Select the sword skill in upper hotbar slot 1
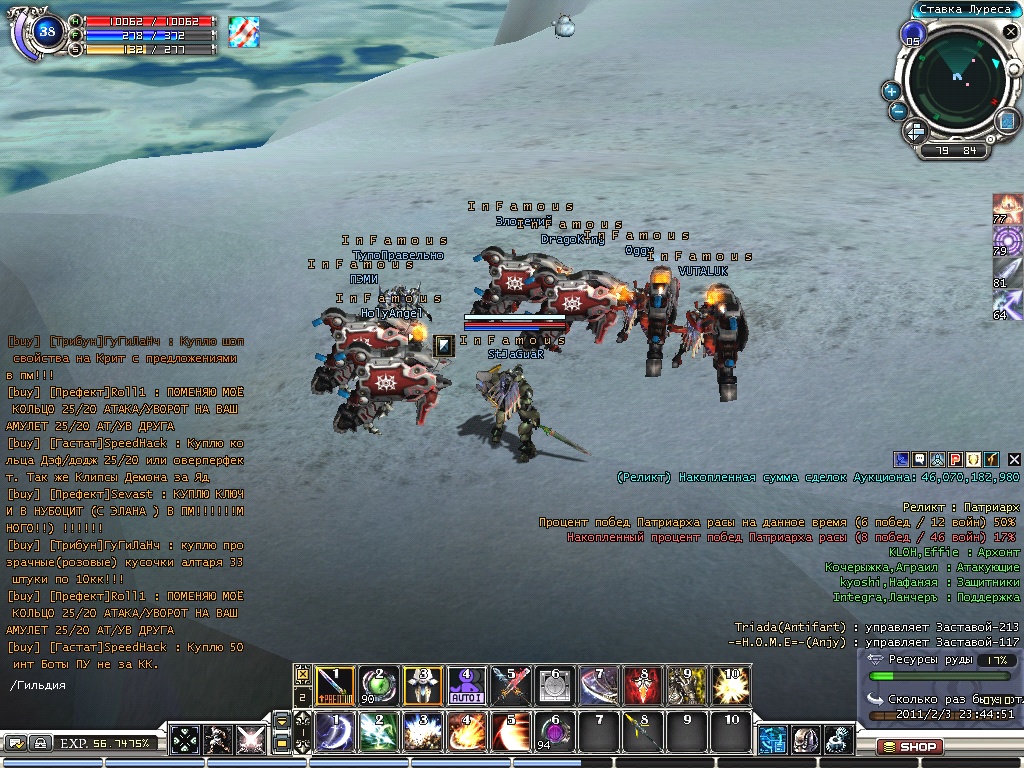1024x768 pixels. [334, 685]
